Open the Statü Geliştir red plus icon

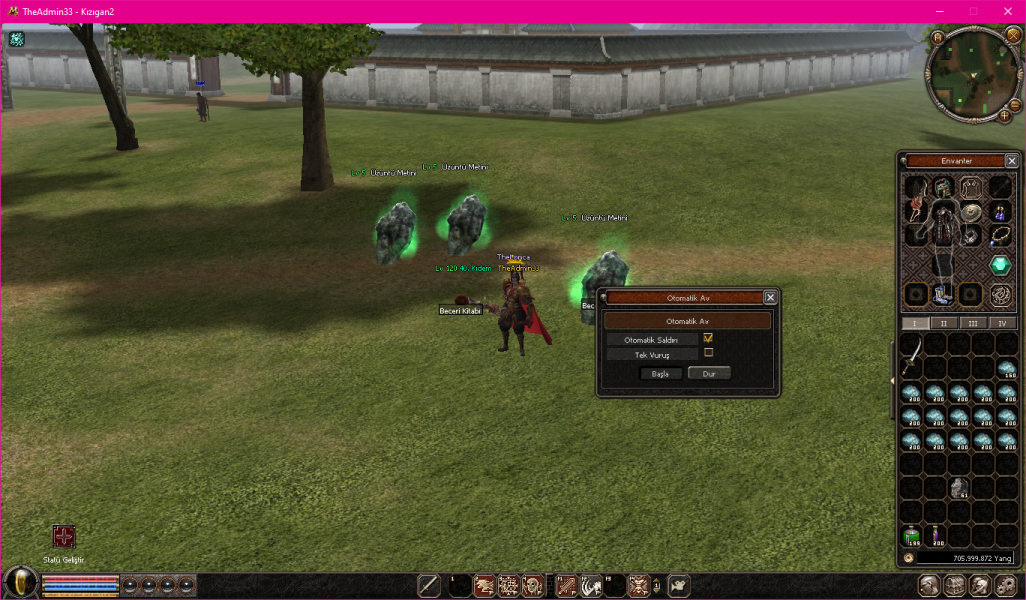[64, 537]
